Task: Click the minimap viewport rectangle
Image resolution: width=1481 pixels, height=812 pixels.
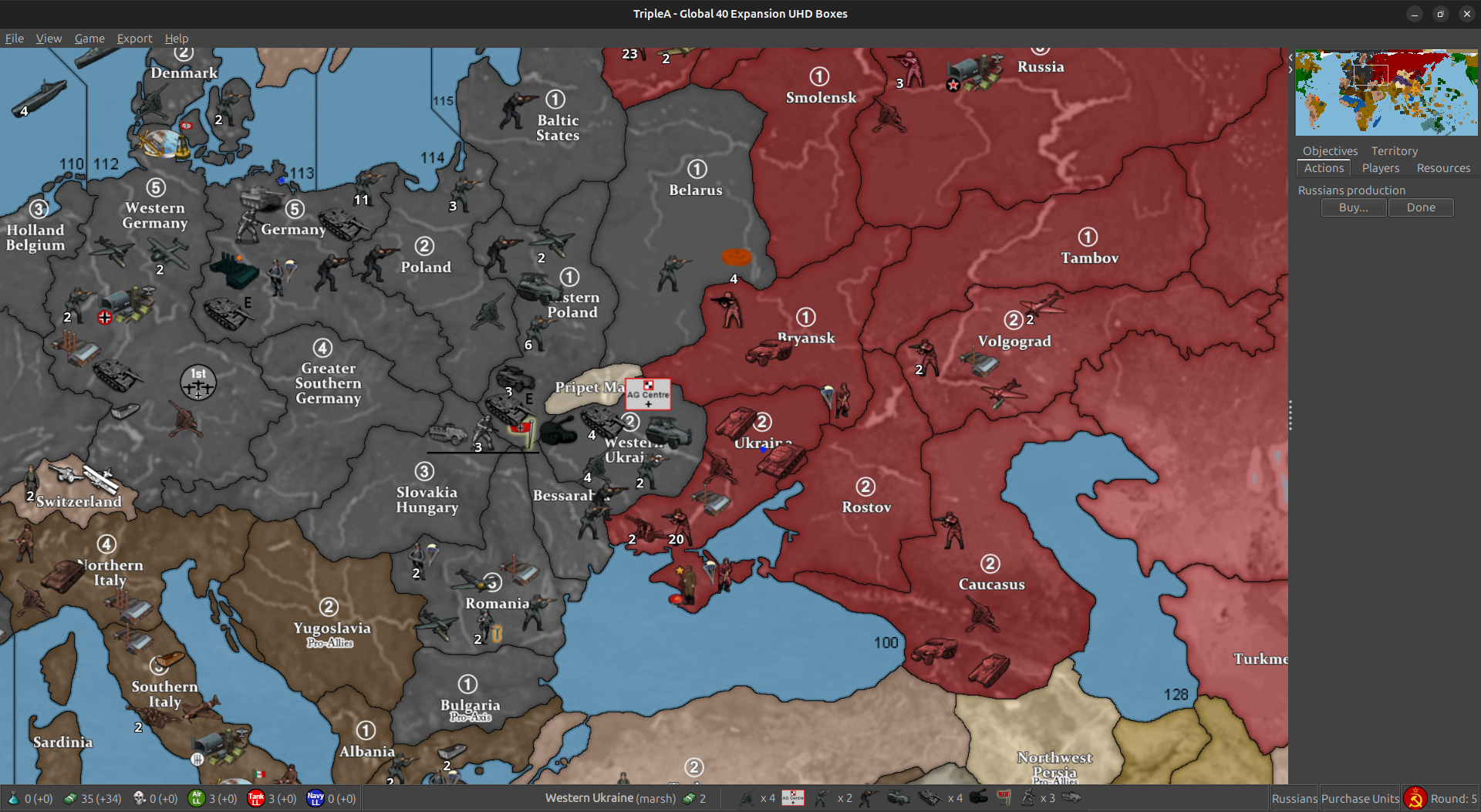Action: pyautogui.click(x=1371, y=74)
